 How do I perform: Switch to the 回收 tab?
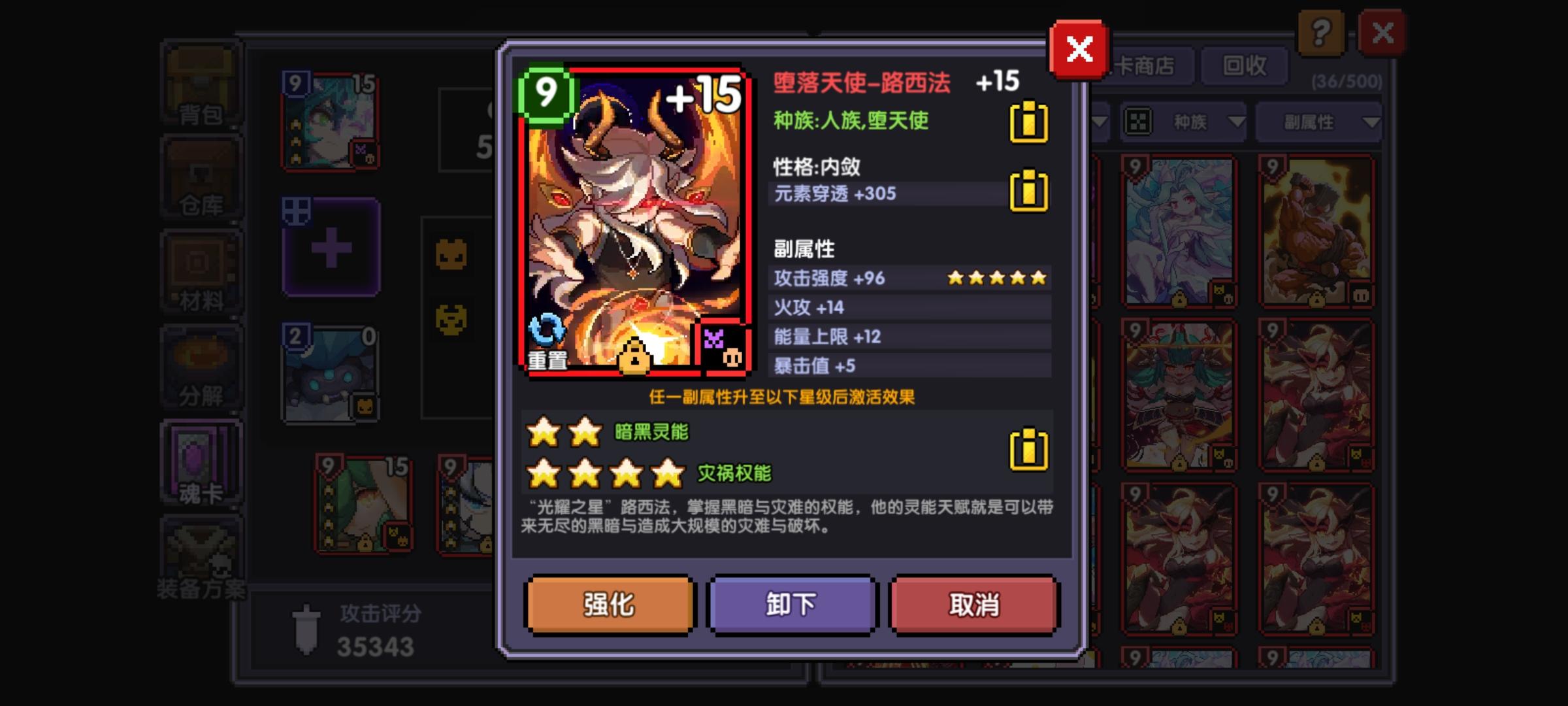point(1244,65)
